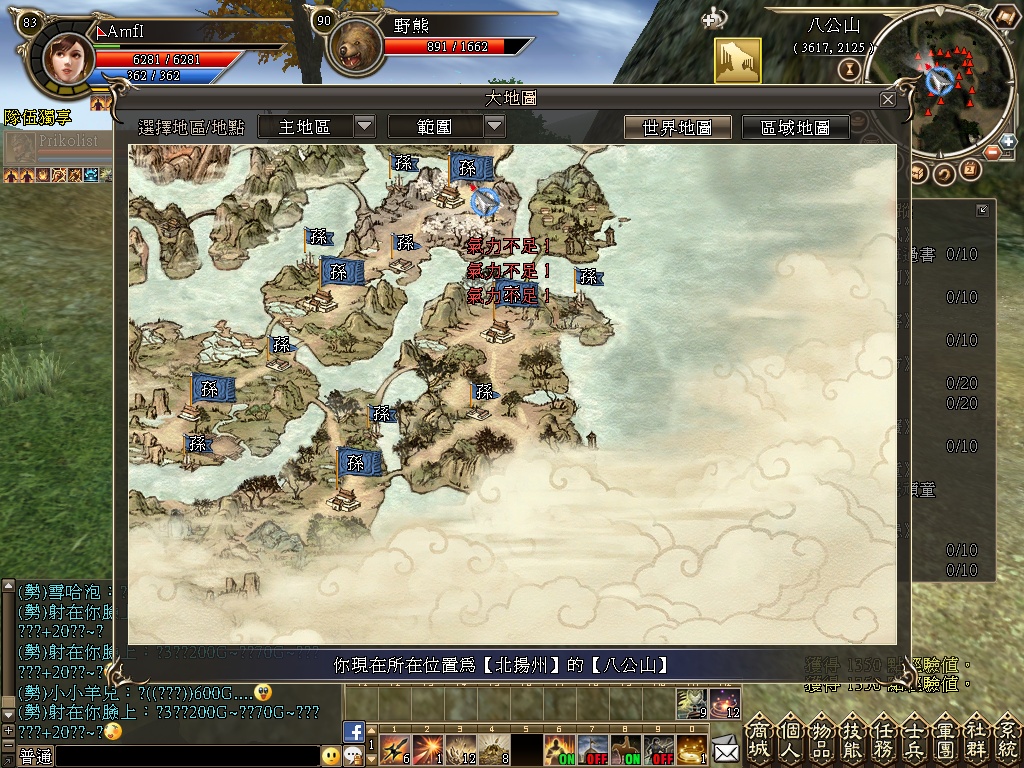
Task: Zoom out the minimap with minus button
Action: (993, 153)
